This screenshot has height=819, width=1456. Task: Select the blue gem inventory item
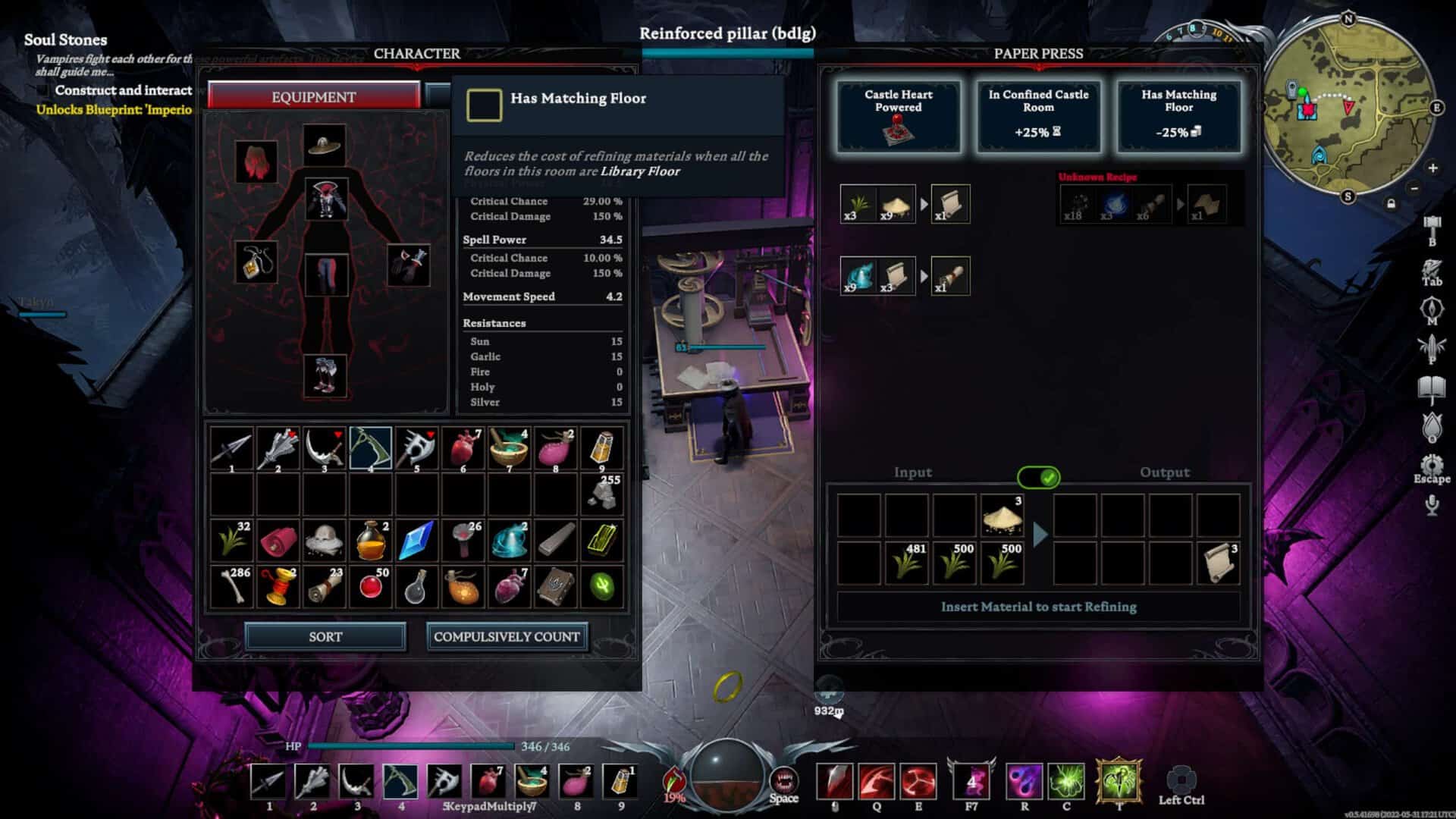tap(416, 539)
